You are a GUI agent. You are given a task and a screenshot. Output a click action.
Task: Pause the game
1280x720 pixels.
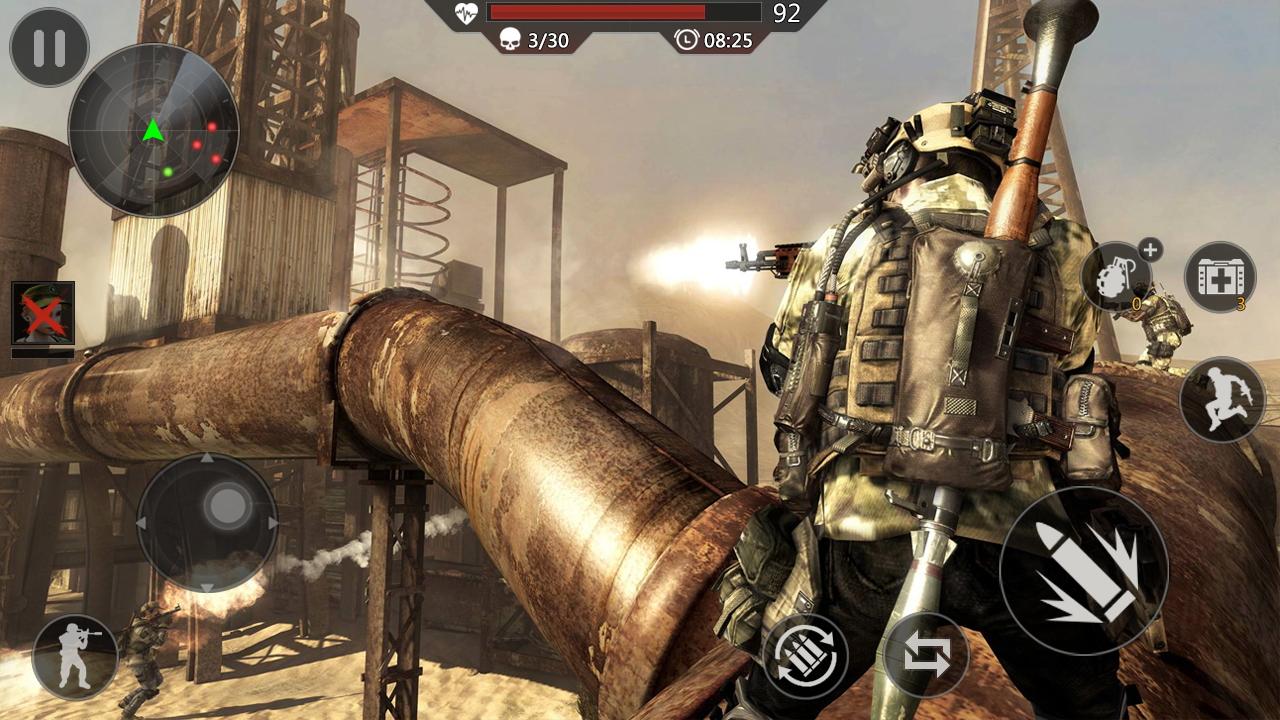pyautogui.click(x=49, y=47)
